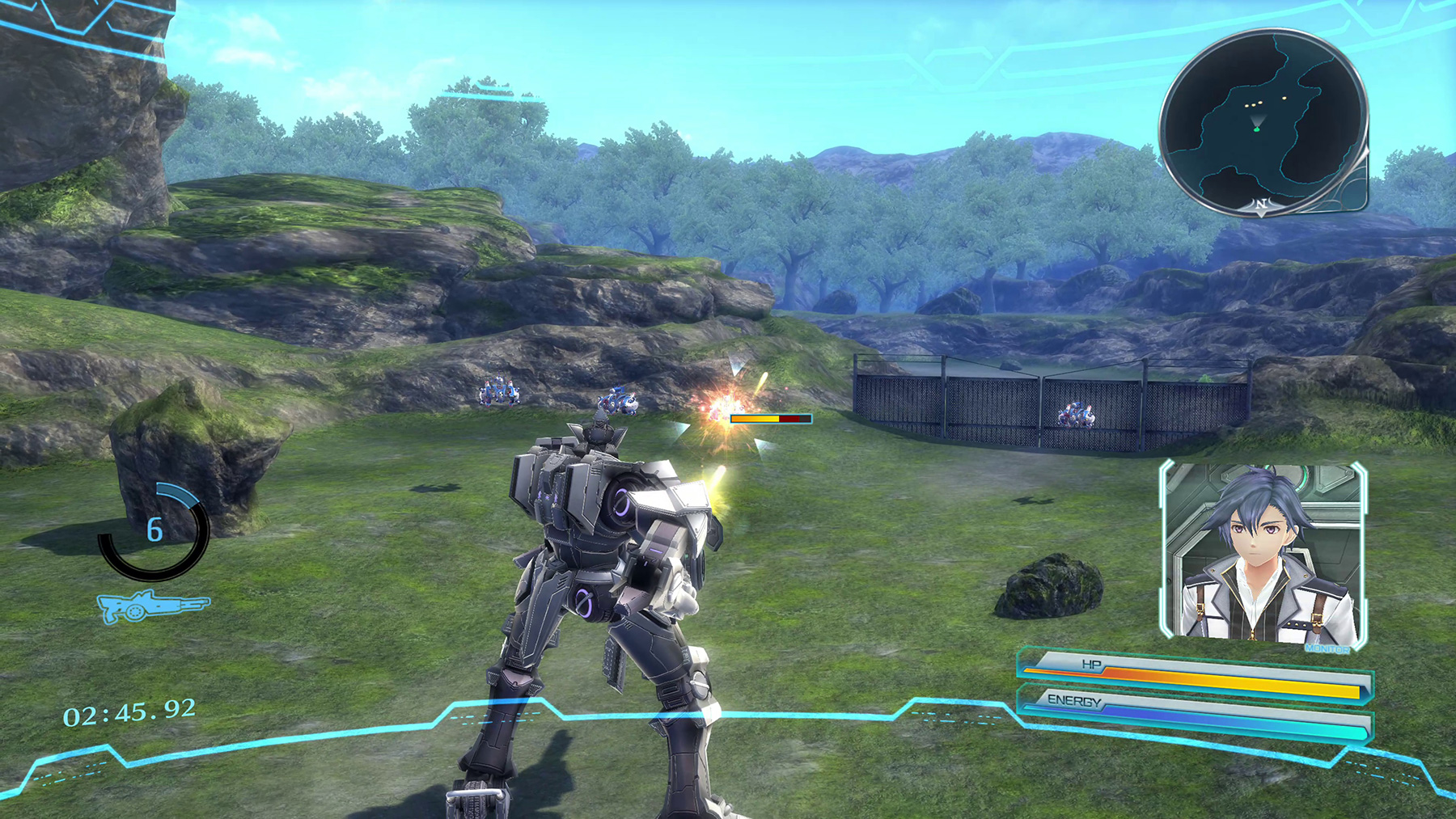Select the blue rifle weapon icon
The height and width of the screenshot is (819, 1456).
coord(152,606)
